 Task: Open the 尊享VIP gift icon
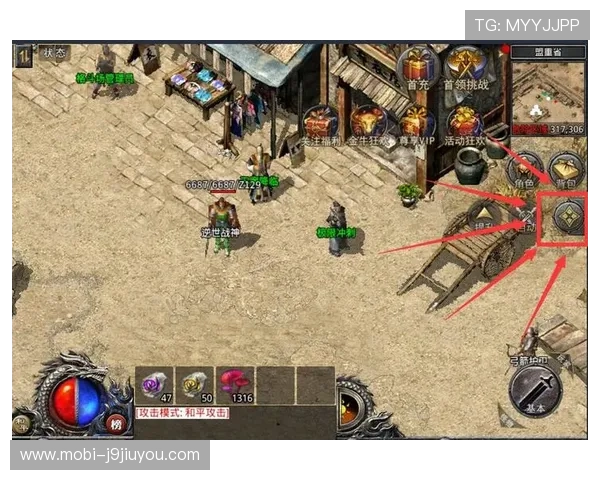[415, 123]
